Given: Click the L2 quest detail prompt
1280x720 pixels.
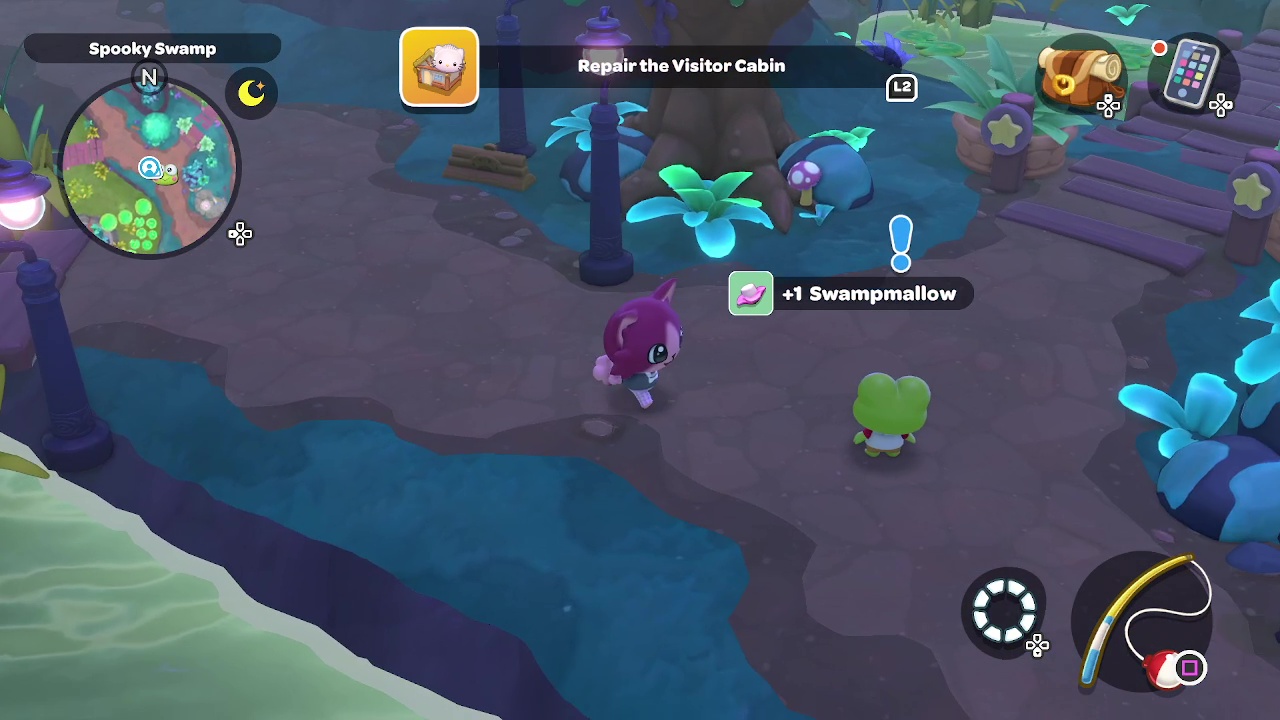Looking at the screenshot, I should coord(900,88).
